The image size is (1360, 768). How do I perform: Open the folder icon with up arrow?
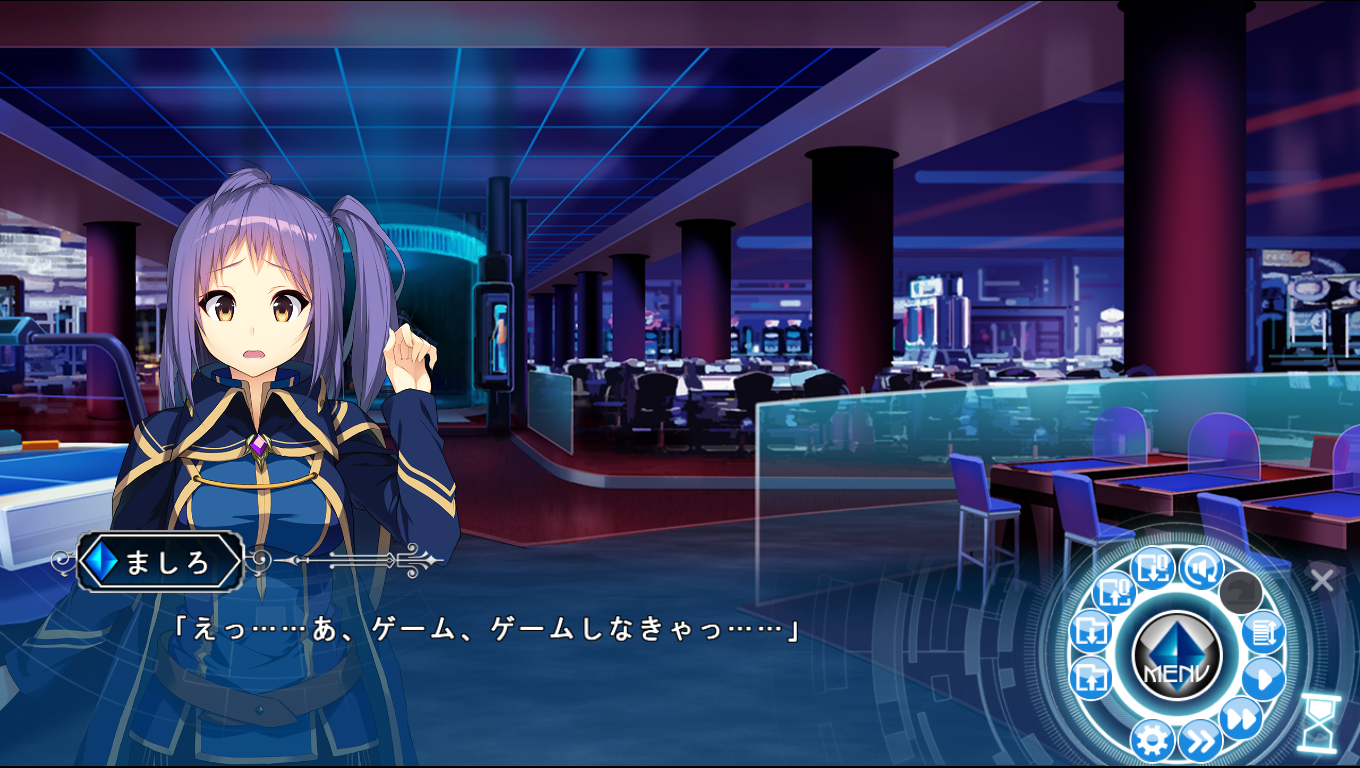click(1090, 679)
